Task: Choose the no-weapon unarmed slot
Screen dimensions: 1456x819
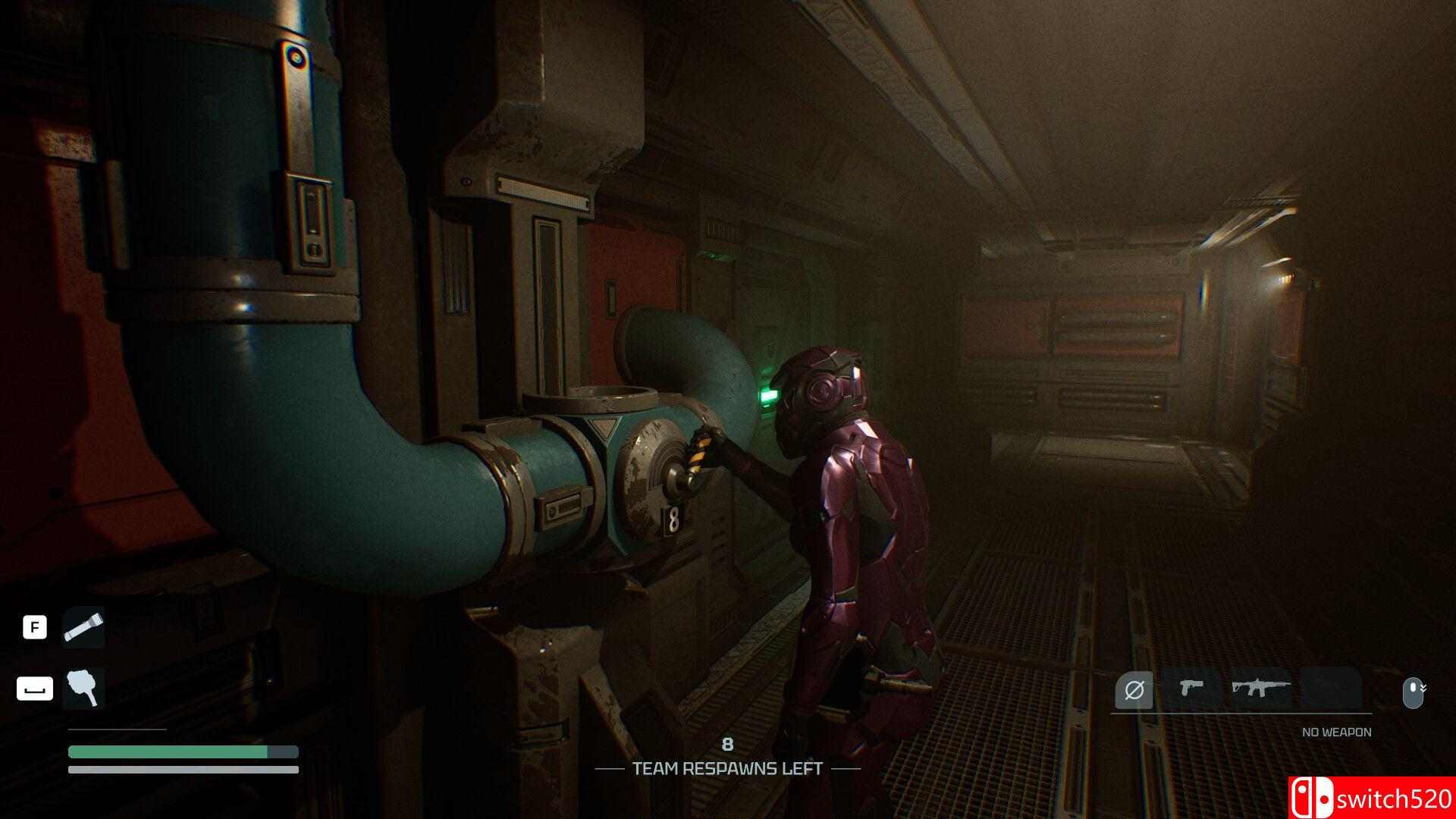Action: click(1134, 690)
